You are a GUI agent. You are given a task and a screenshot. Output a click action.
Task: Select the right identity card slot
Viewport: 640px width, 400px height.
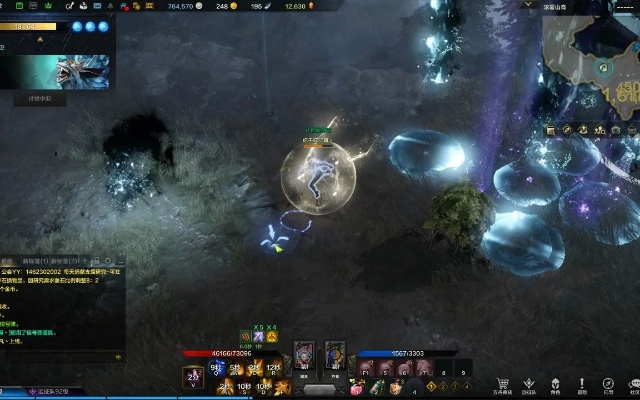(334, 355)
